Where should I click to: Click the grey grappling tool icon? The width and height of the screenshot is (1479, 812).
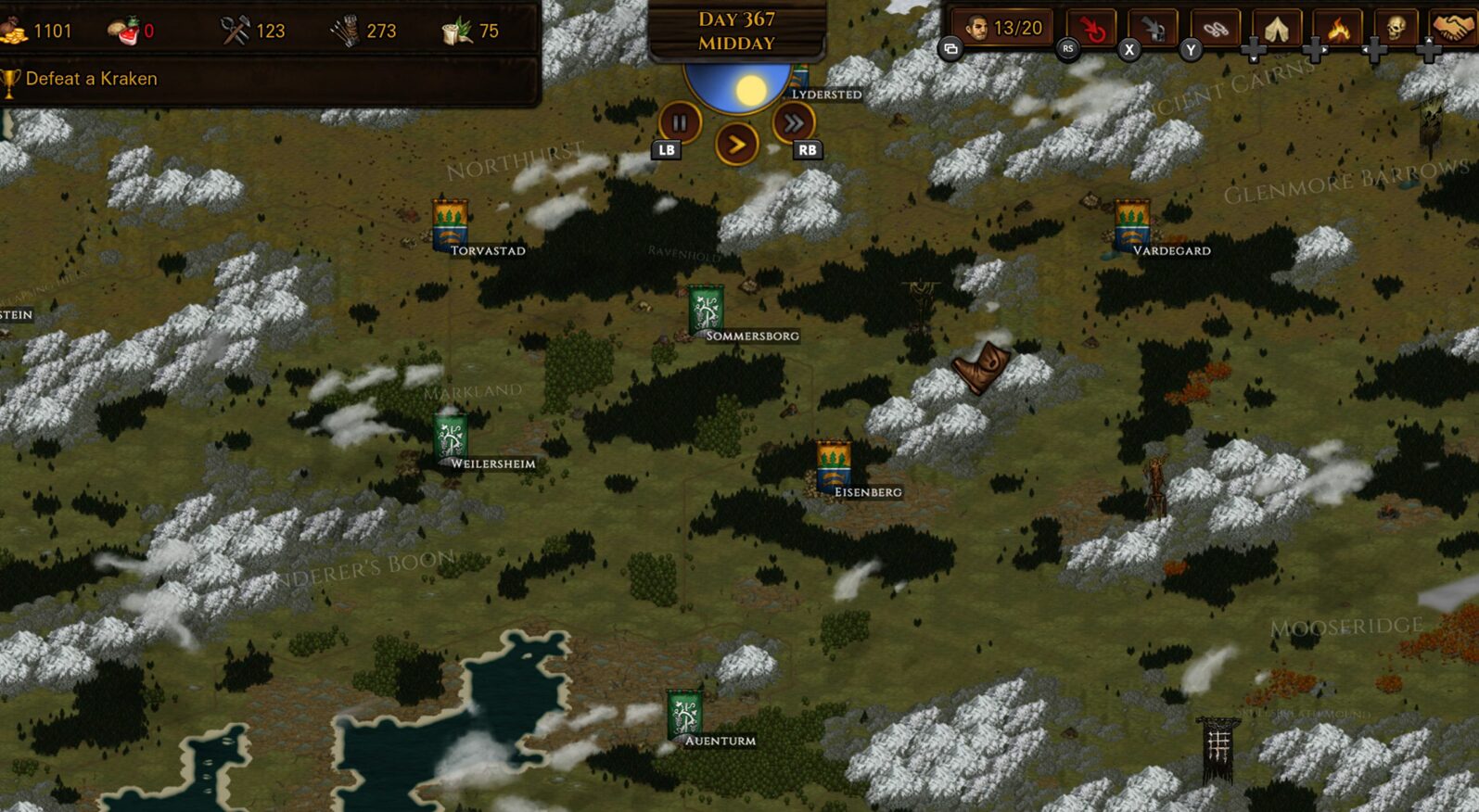[x=1152, y=25]
